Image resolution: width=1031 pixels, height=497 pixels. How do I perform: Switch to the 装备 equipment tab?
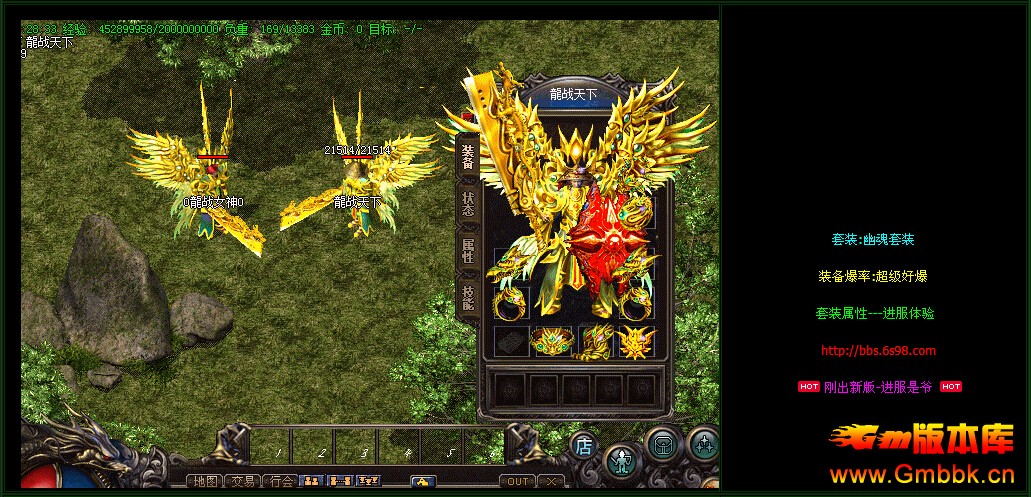click(467, 158)
